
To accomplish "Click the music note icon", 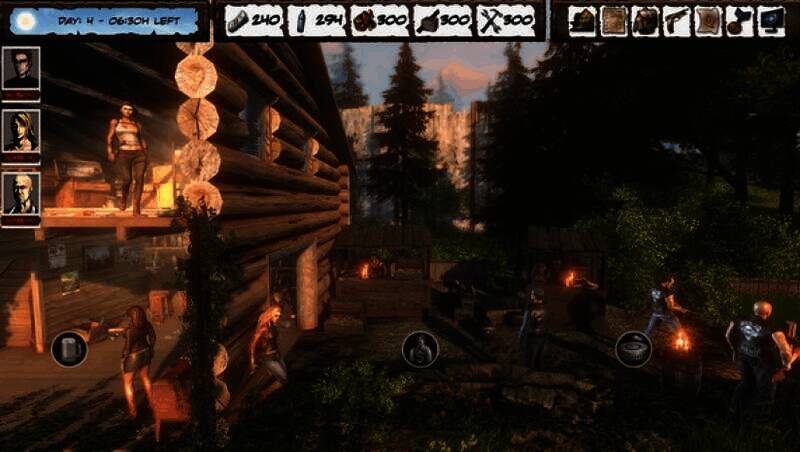I will [739, 20].
